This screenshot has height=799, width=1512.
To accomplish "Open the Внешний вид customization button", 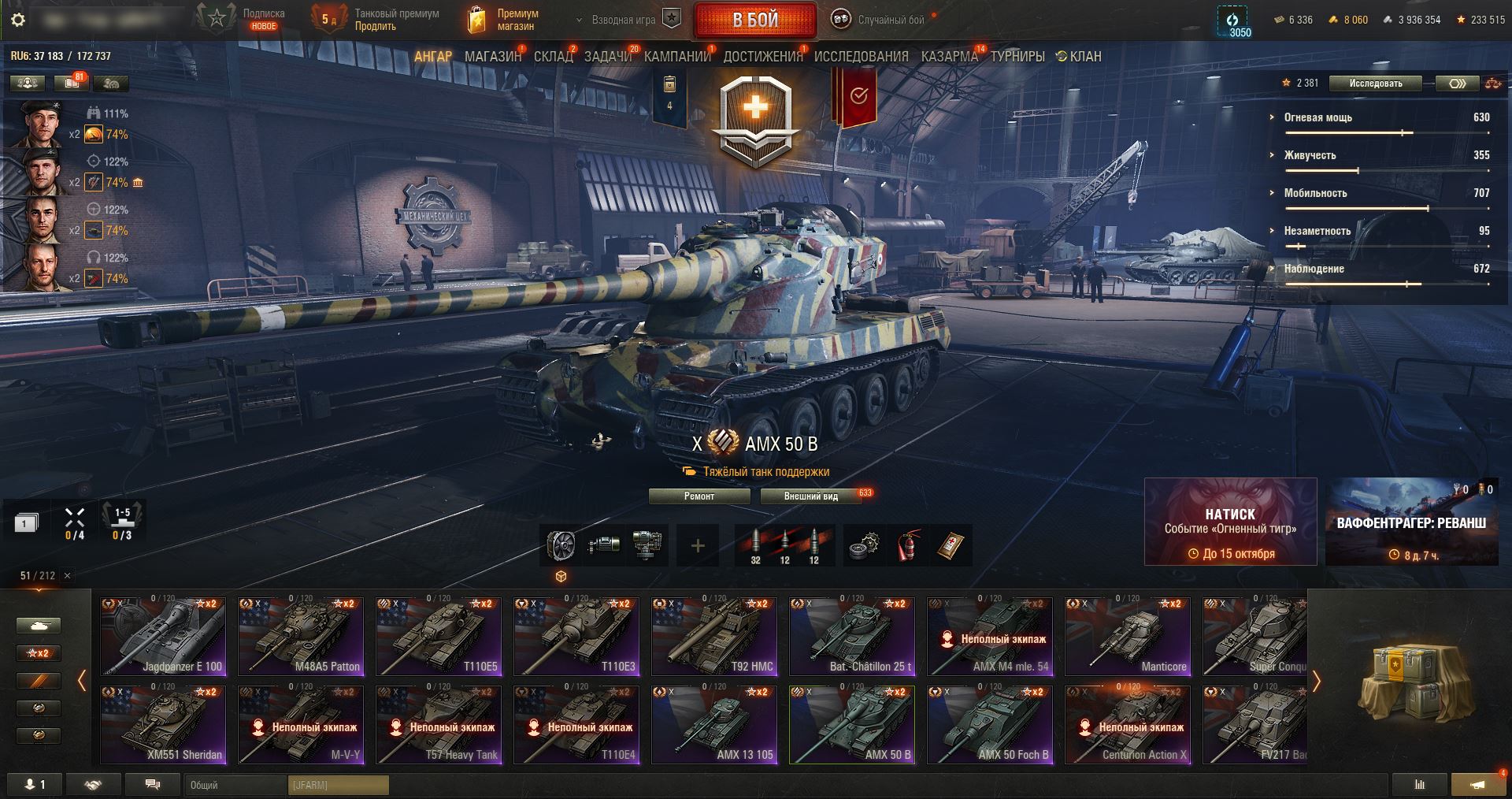I will (x=810, y=496).
